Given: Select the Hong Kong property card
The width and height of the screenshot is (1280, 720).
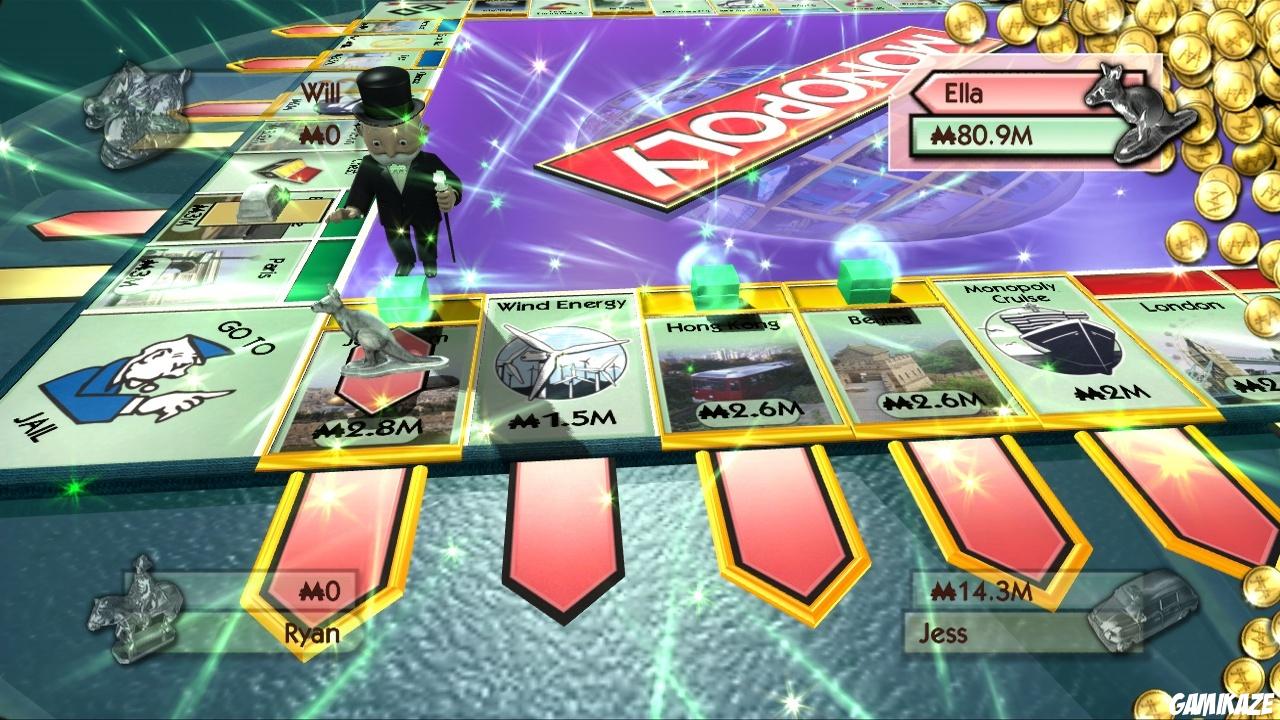Looking at the screenshot, I should [x=724, y=370].
